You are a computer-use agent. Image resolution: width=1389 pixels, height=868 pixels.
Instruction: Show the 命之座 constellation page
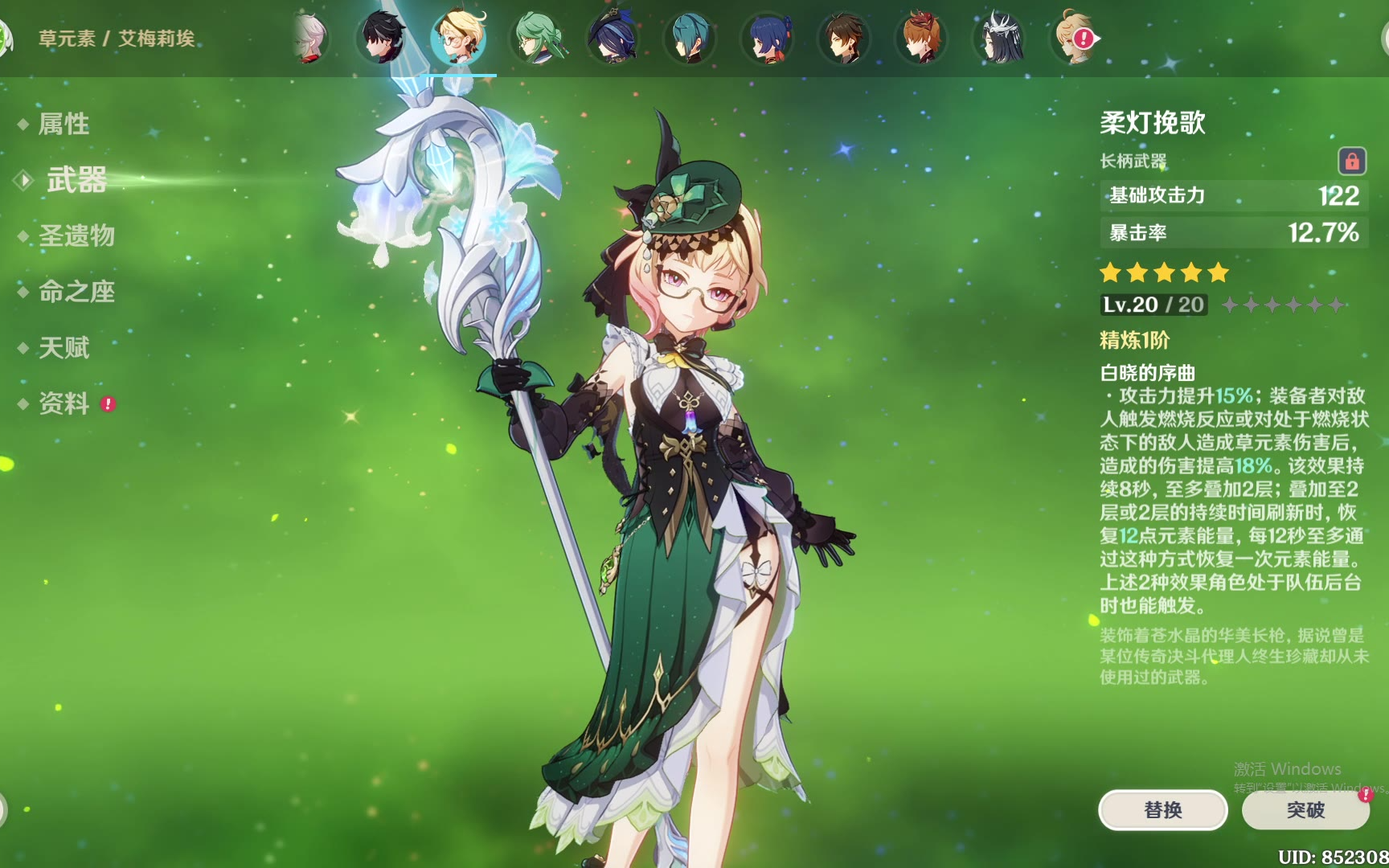76,292
